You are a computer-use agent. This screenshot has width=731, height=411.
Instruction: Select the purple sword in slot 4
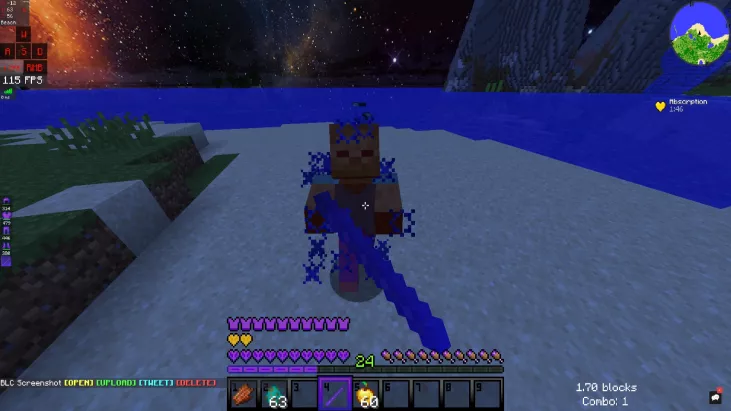[x=334, y=394]
